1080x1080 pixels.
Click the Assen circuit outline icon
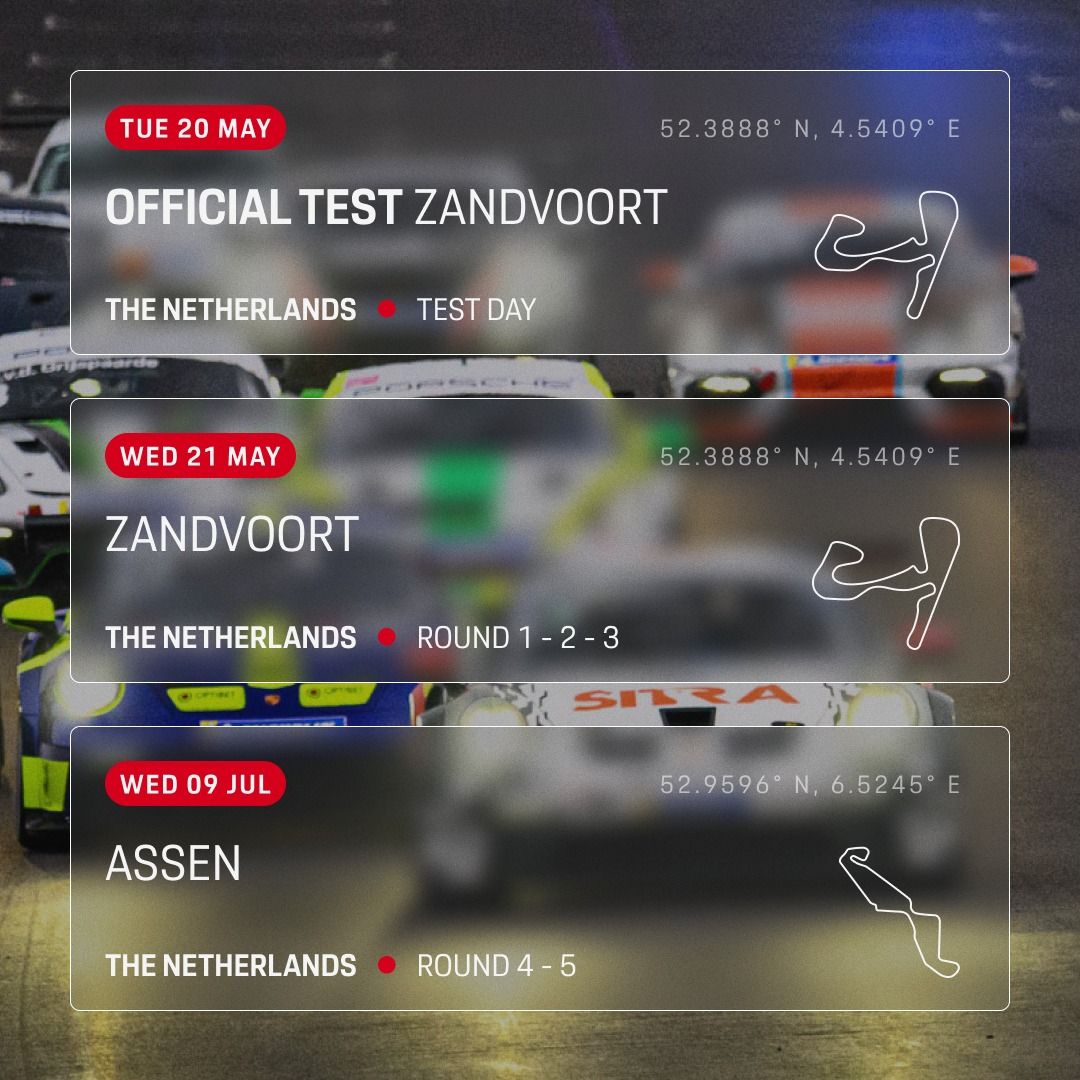click(x=897, y=911)
